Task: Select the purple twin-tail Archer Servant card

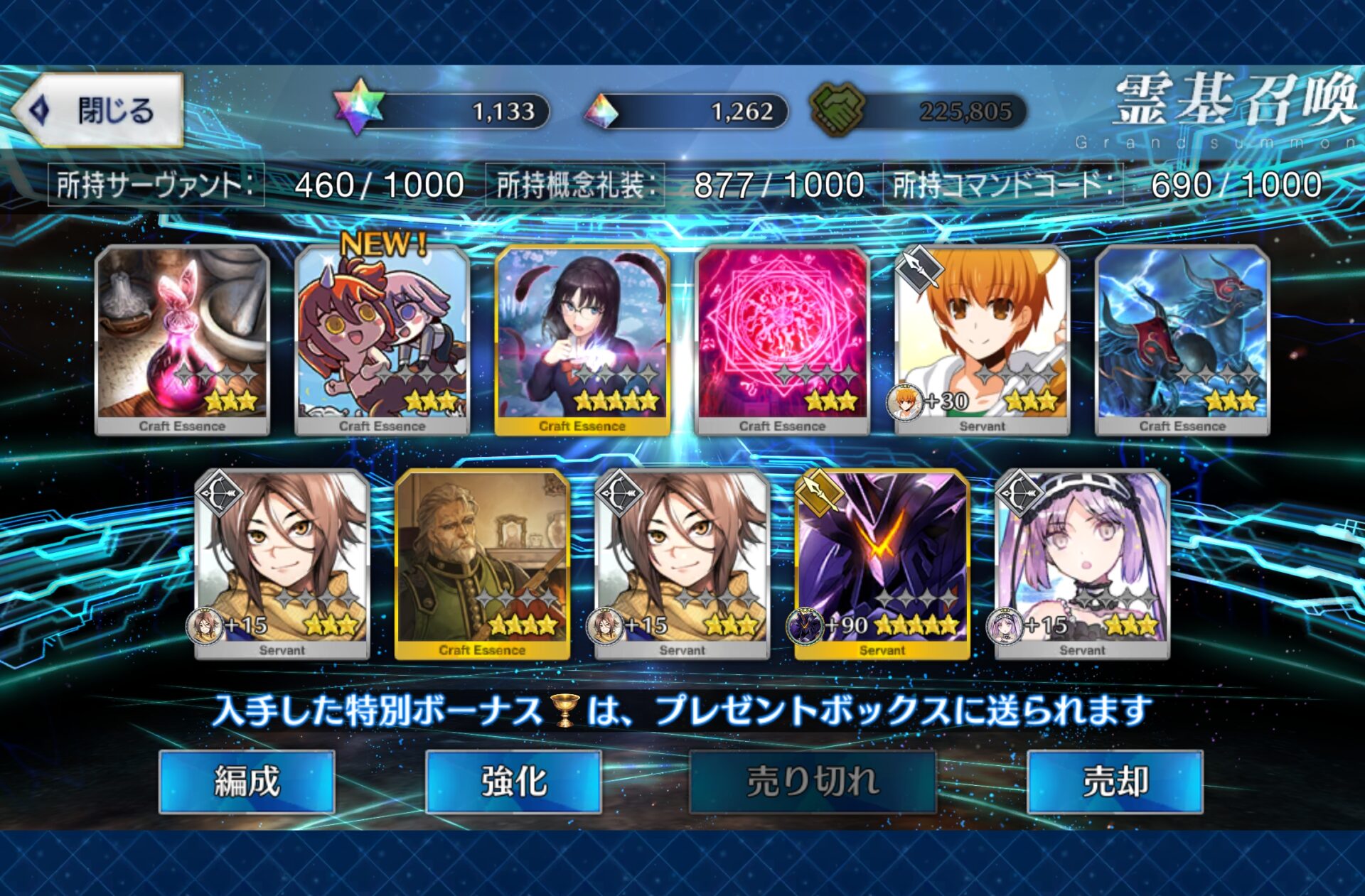Action: click(1081, 564)
